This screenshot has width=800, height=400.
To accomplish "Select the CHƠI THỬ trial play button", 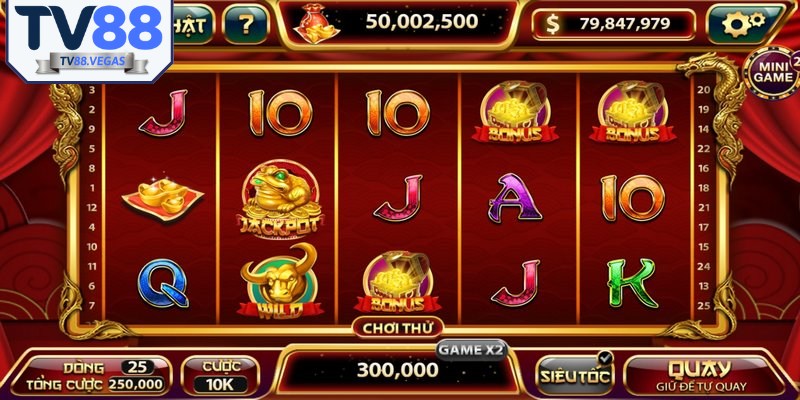I will pos(397,327).
